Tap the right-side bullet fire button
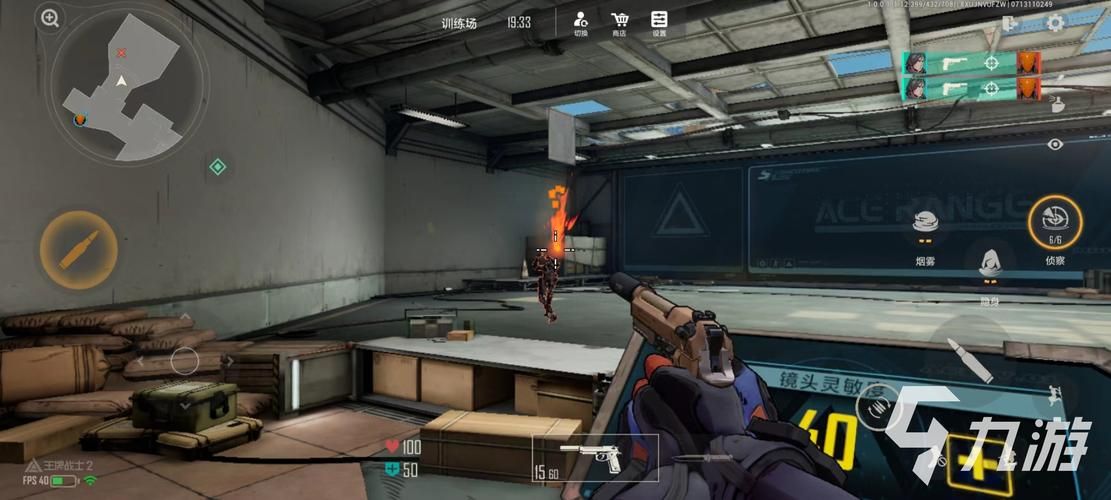This screenshot has height=500, width=1111. coord(969,360)
